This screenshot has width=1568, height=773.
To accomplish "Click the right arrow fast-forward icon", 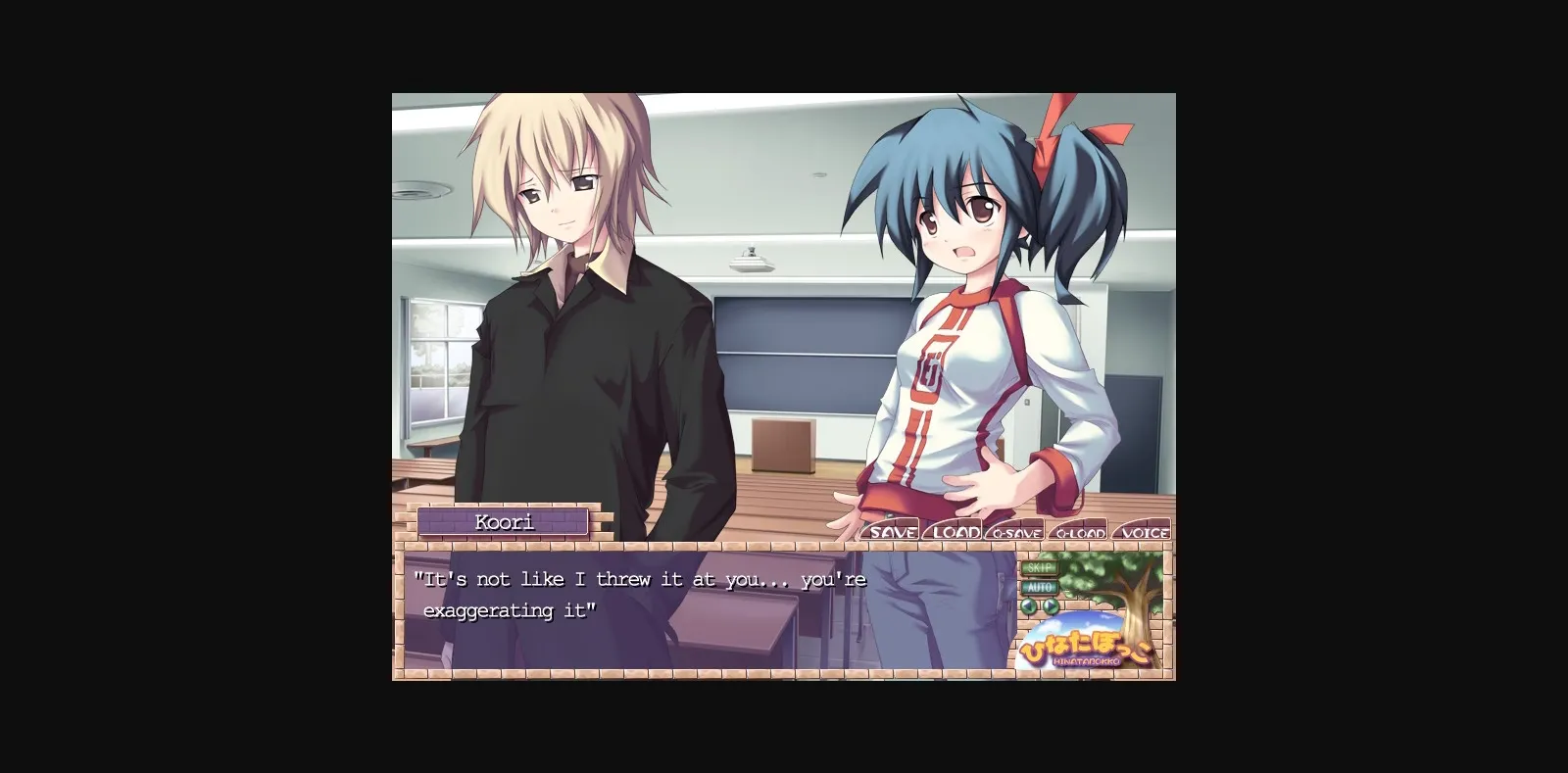I will tap(1052, 605).
